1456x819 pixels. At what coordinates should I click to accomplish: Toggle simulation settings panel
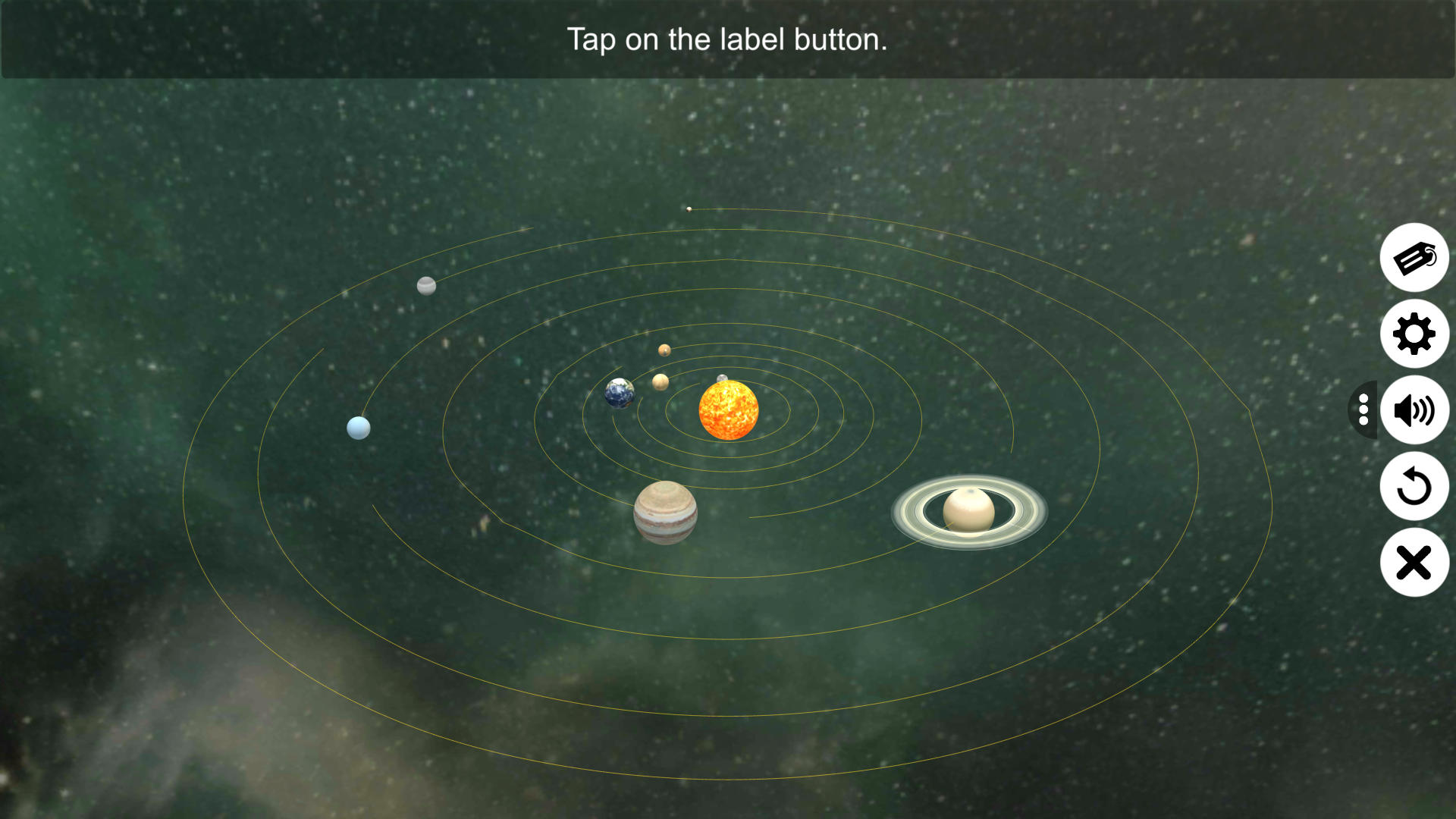click(x=1414, y=334)
